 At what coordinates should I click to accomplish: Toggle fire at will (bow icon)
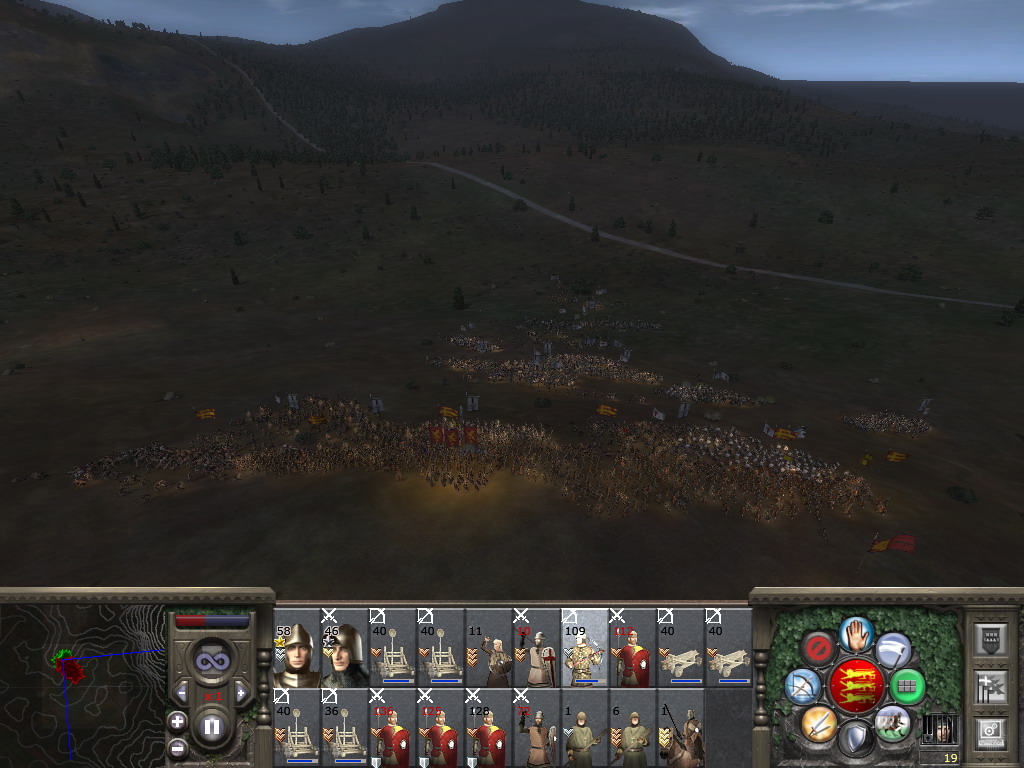pyautogui.click(x=801, y=686)
